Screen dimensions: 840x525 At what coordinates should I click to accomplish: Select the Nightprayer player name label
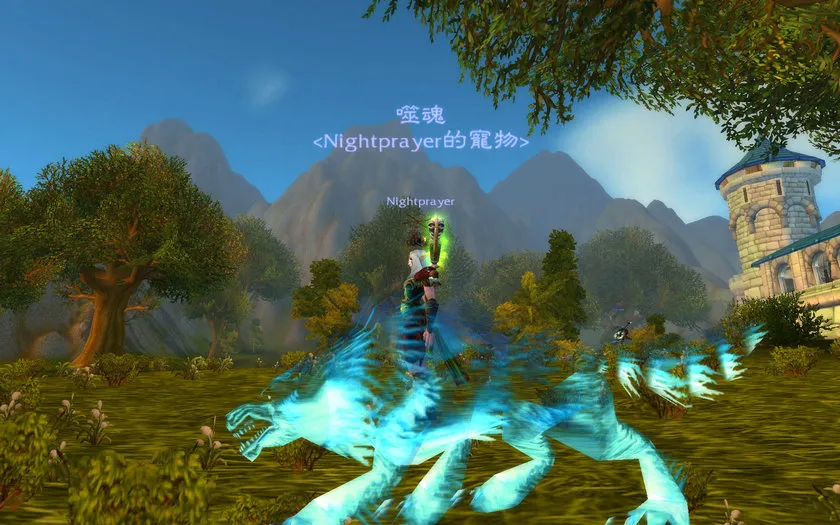point(421,201)
